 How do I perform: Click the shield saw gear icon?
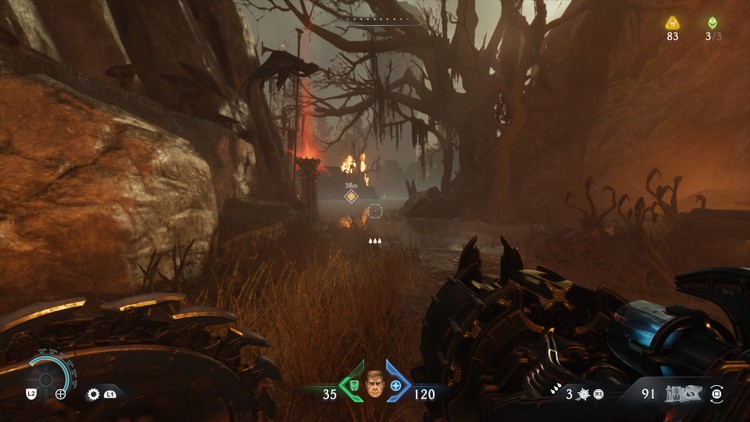pos(93,394)
